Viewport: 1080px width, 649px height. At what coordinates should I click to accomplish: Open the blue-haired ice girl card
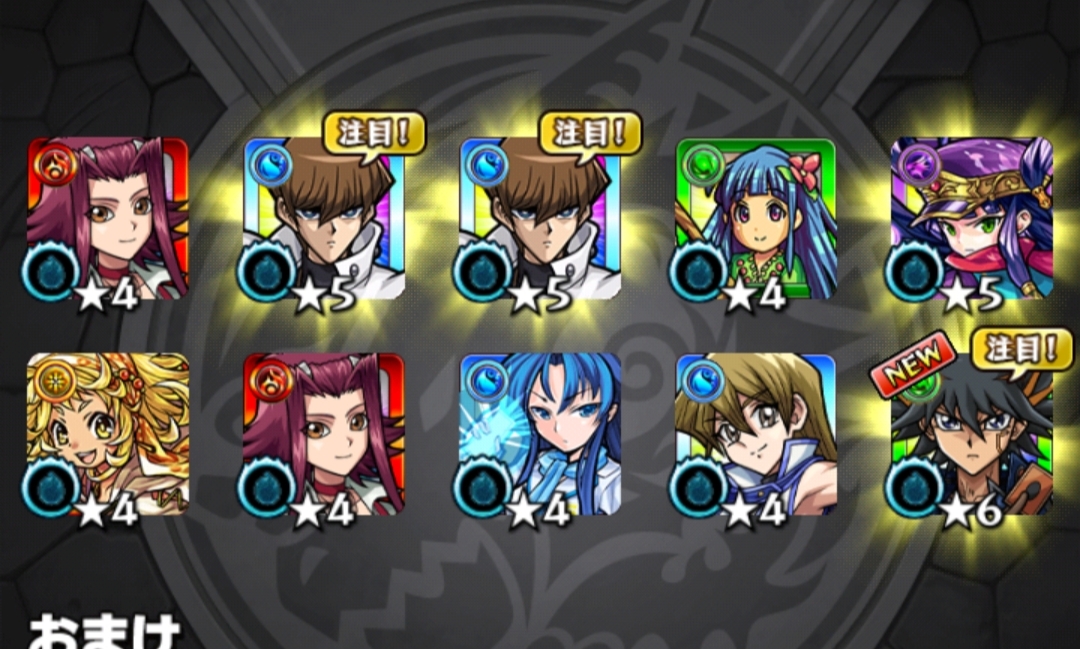pos(540,435)
